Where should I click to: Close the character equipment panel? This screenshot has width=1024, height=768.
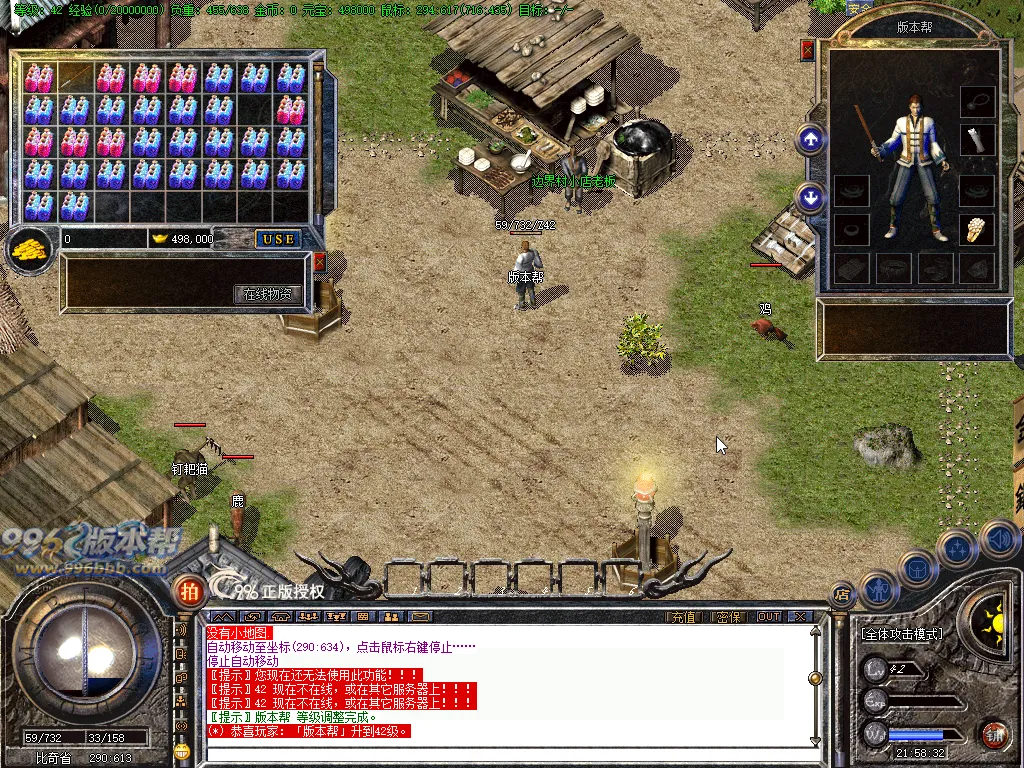[x=807, y=50]
